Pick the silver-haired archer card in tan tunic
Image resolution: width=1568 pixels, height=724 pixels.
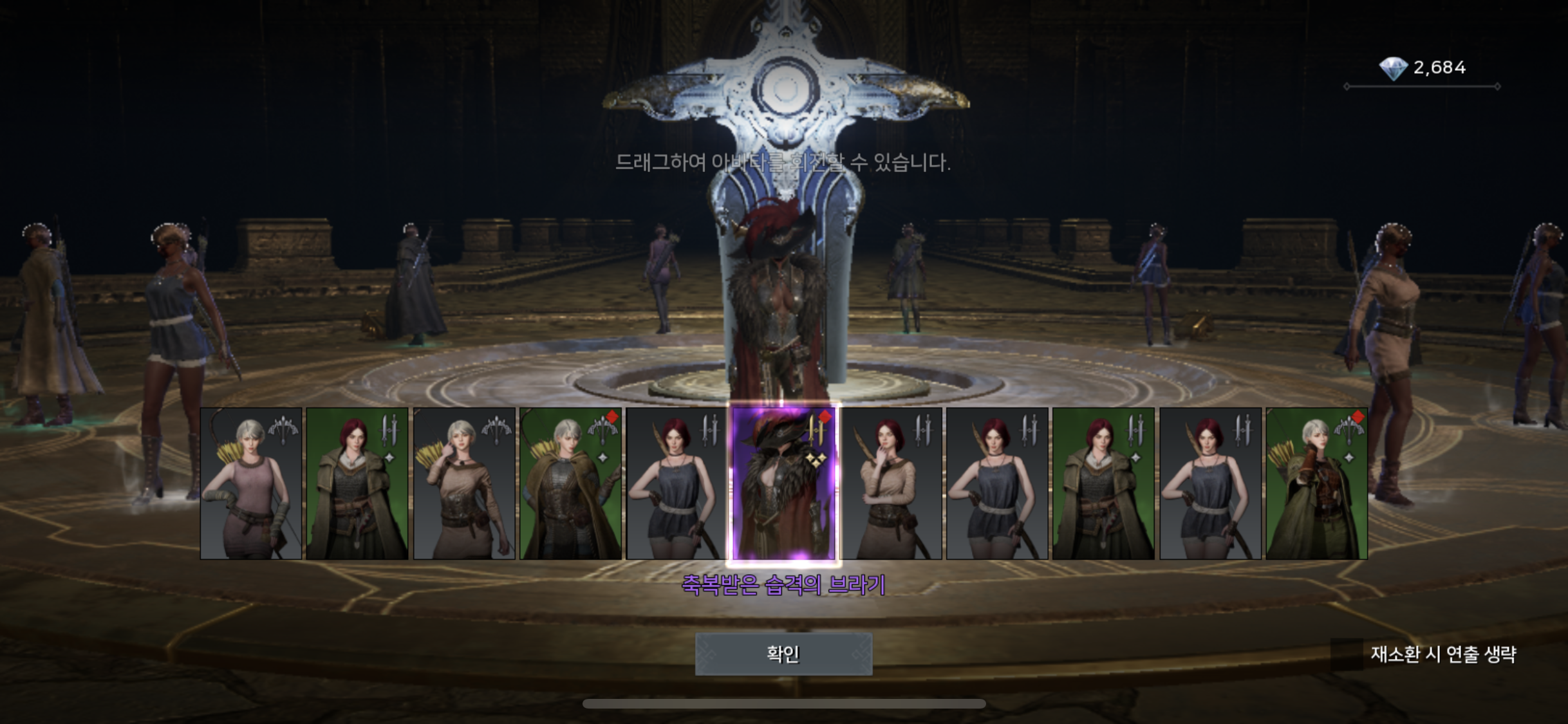(464, 483)
